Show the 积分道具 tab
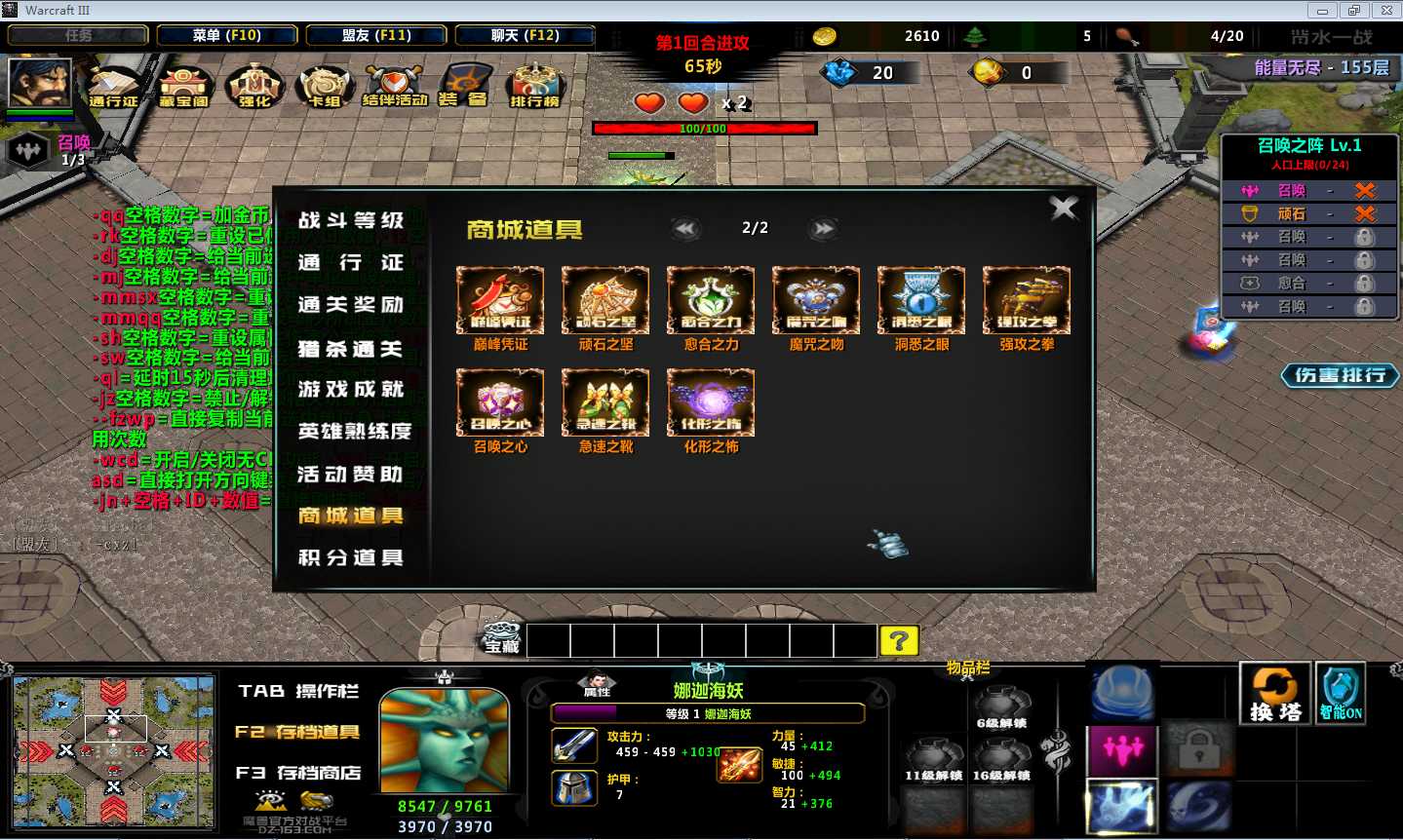1403x840 pixels. [351, 557]
